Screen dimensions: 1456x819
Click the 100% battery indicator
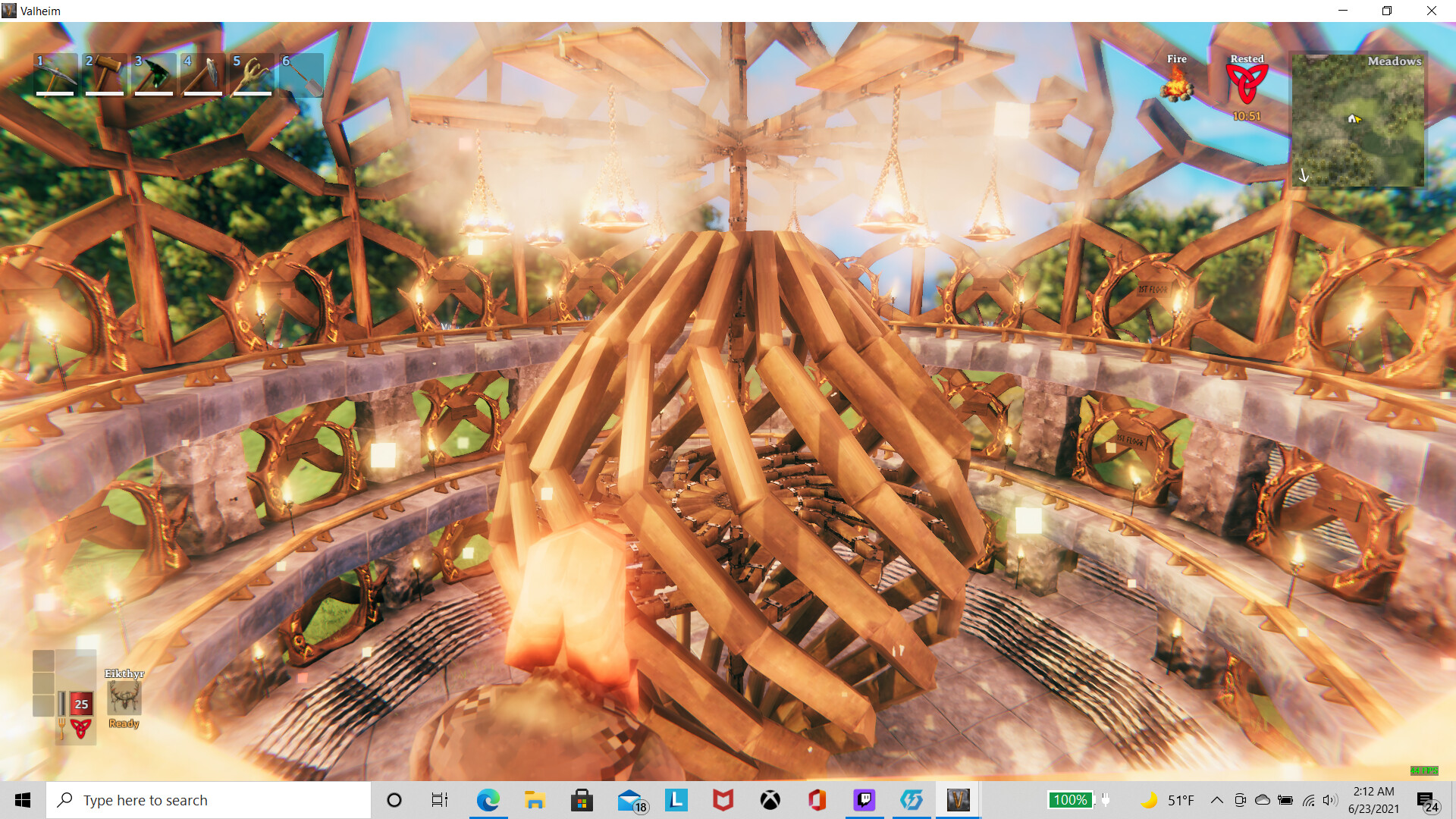click(1071, 799)
